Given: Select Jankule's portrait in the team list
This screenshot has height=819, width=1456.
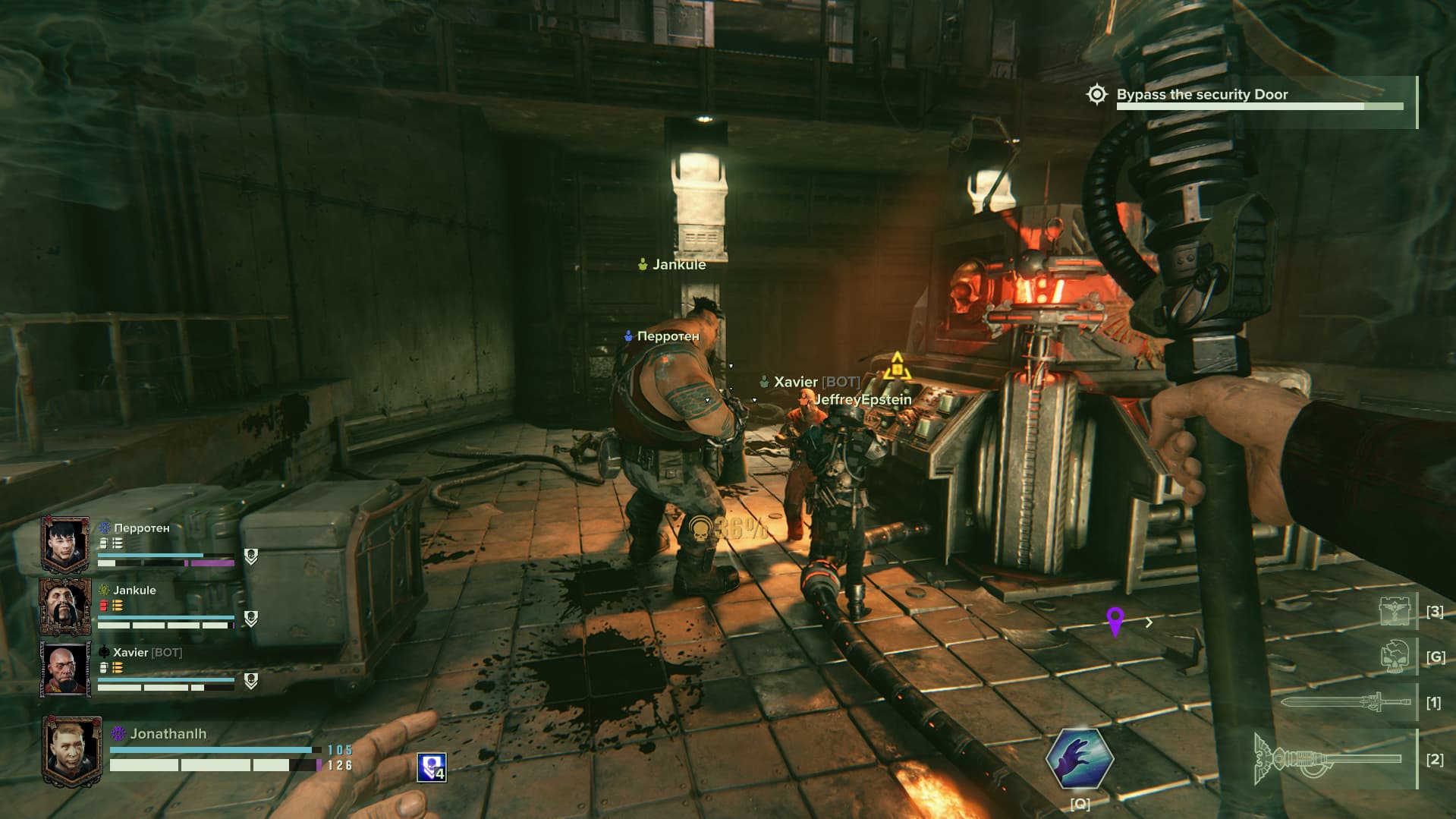Looking at the screenshot, I should pos(65,606).
